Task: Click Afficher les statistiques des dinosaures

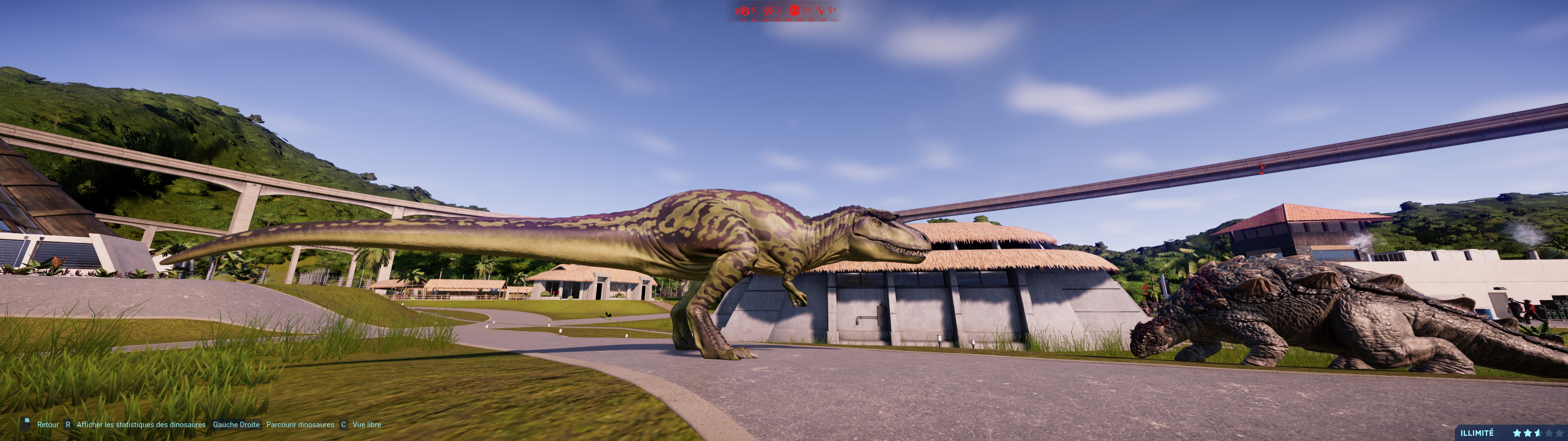Action: coord(141,424)
